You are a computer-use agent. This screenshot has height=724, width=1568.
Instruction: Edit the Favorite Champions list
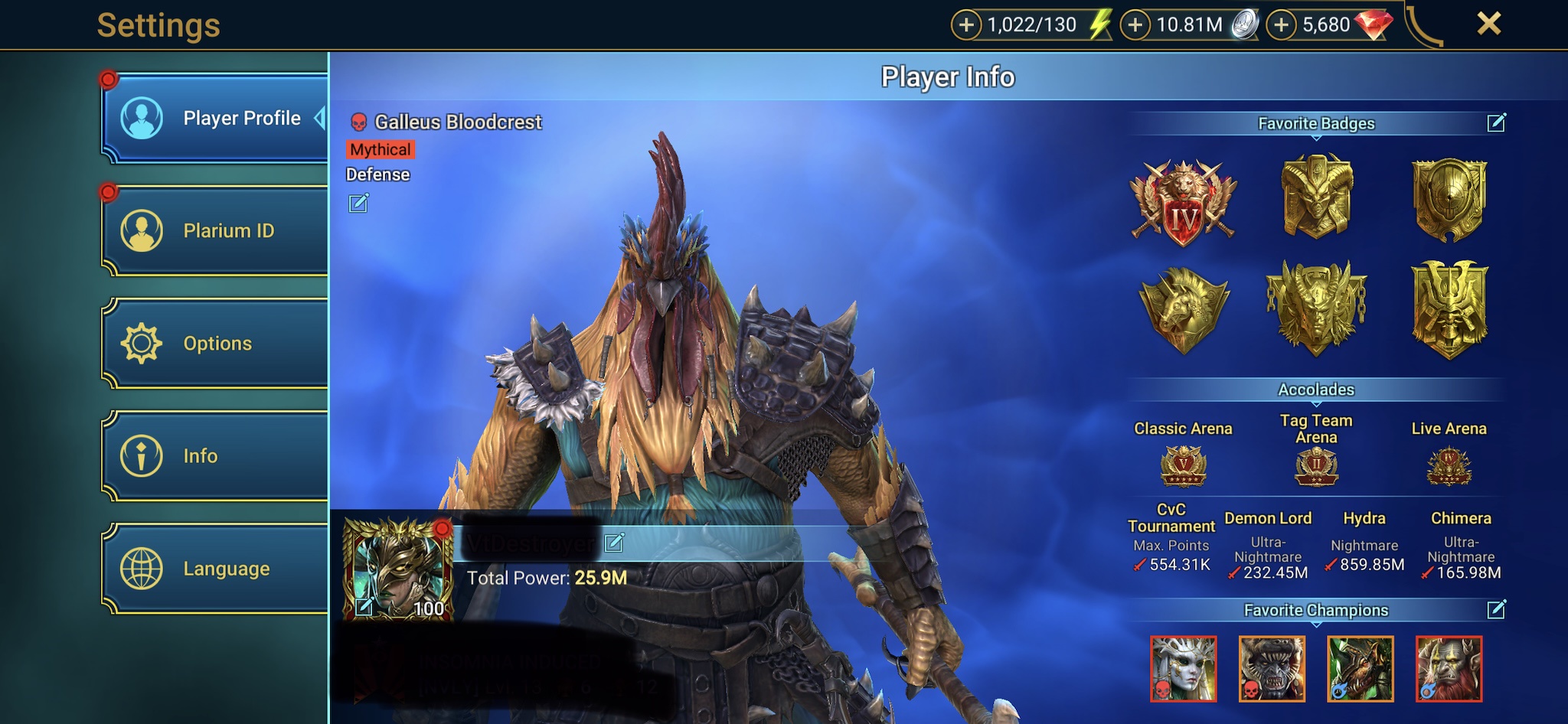[x=1496, y=610]
